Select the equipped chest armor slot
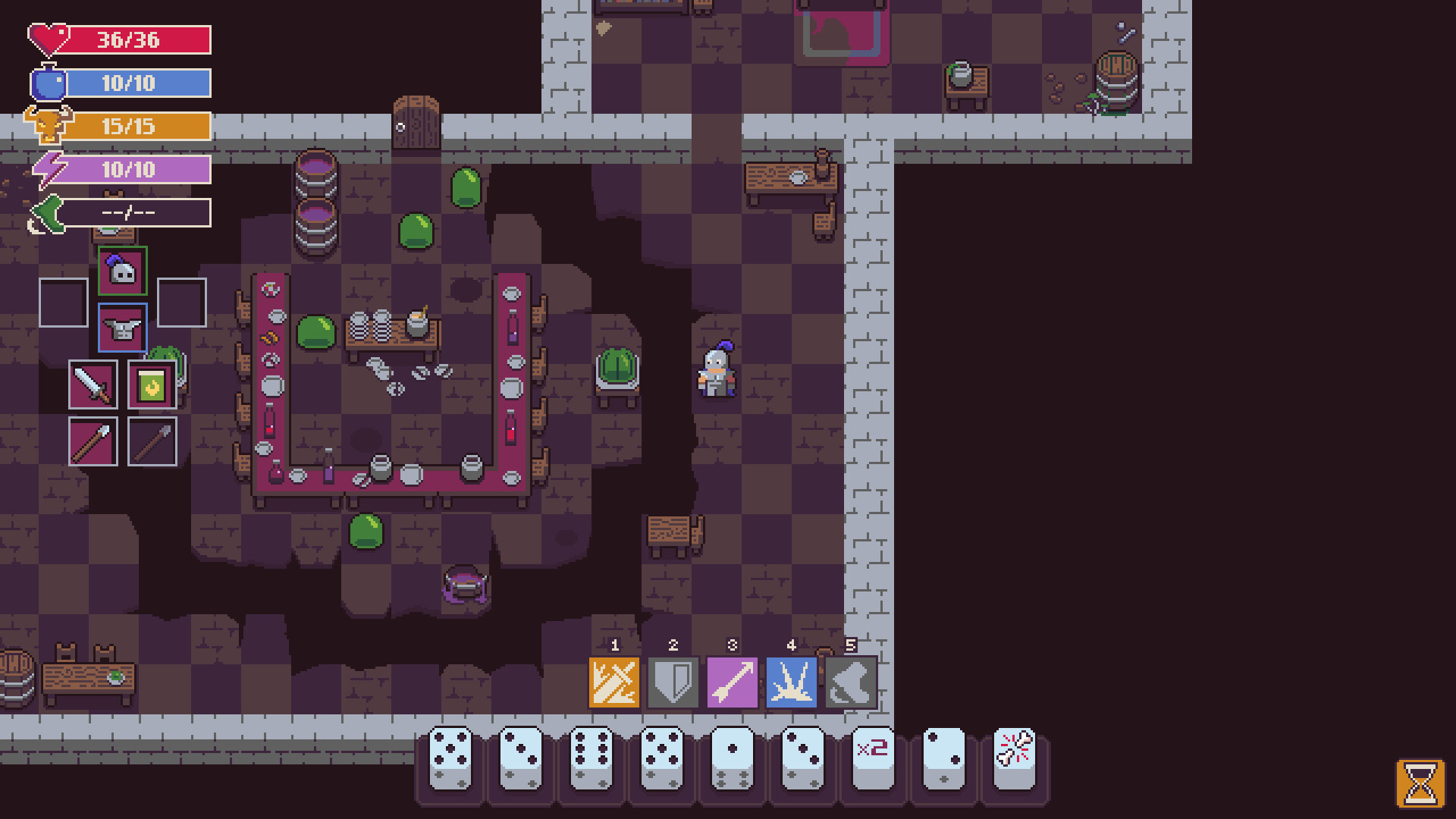 pos(121,328)
